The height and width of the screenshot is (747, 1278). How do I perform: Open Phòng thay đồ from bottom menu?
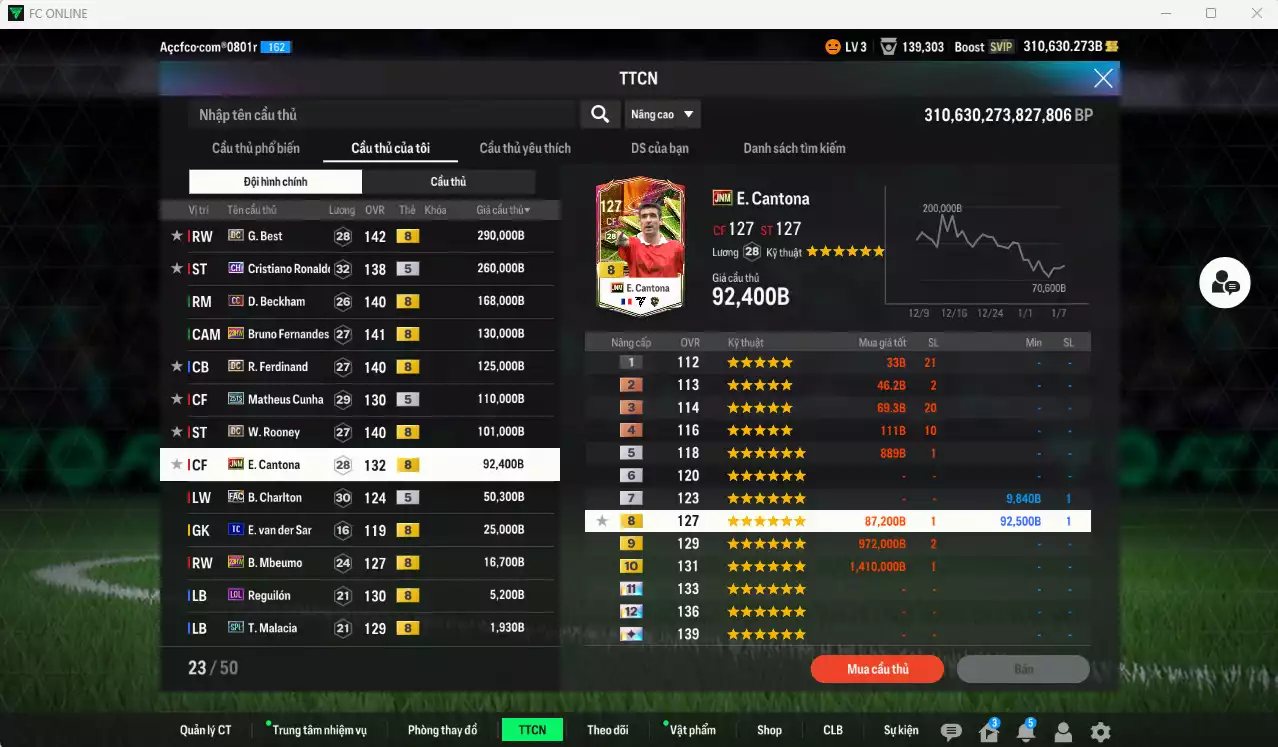coord(442,730)
